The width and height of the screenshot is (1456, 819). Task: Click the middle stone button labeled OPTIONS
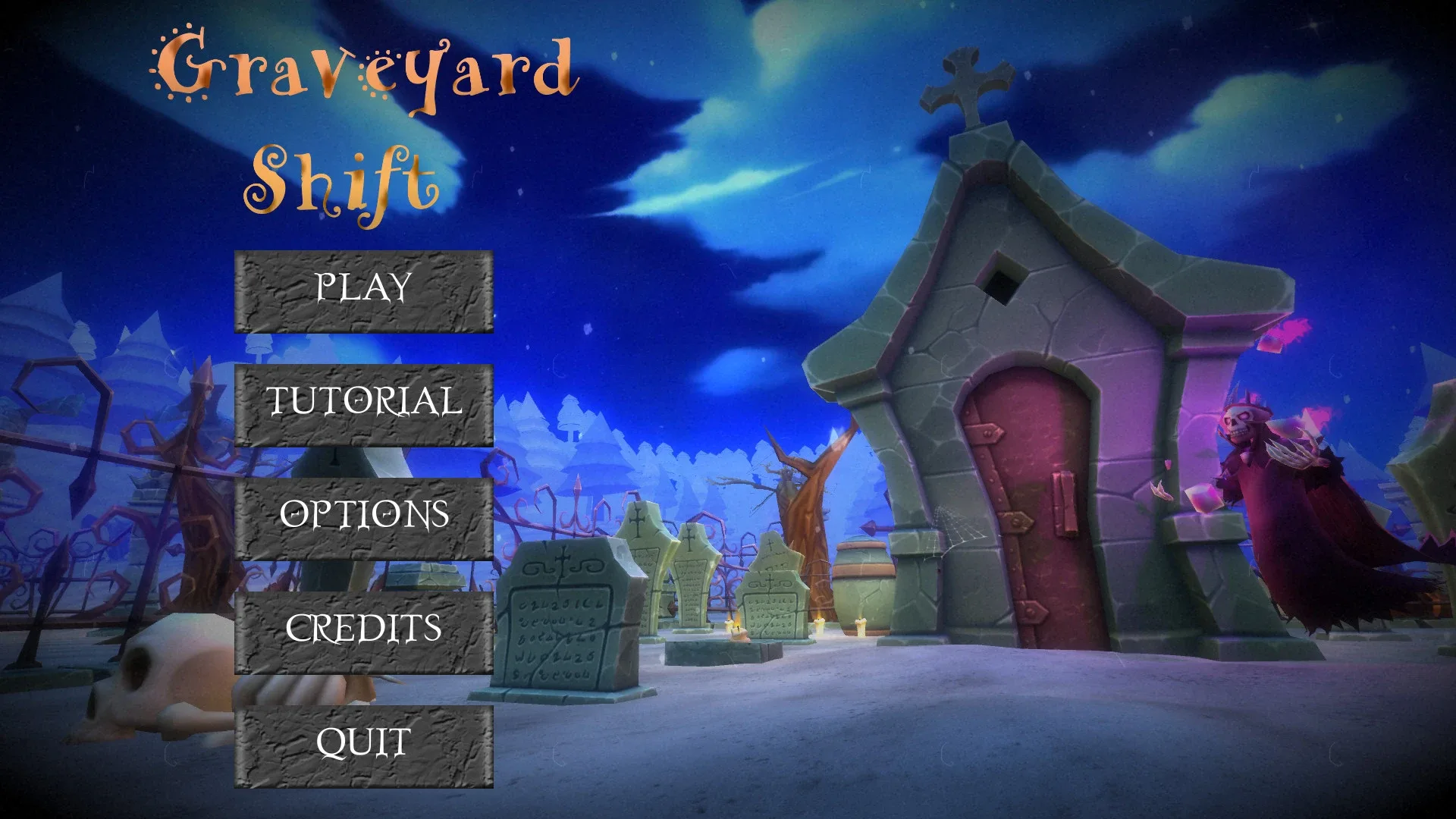(x=364, y=516)
